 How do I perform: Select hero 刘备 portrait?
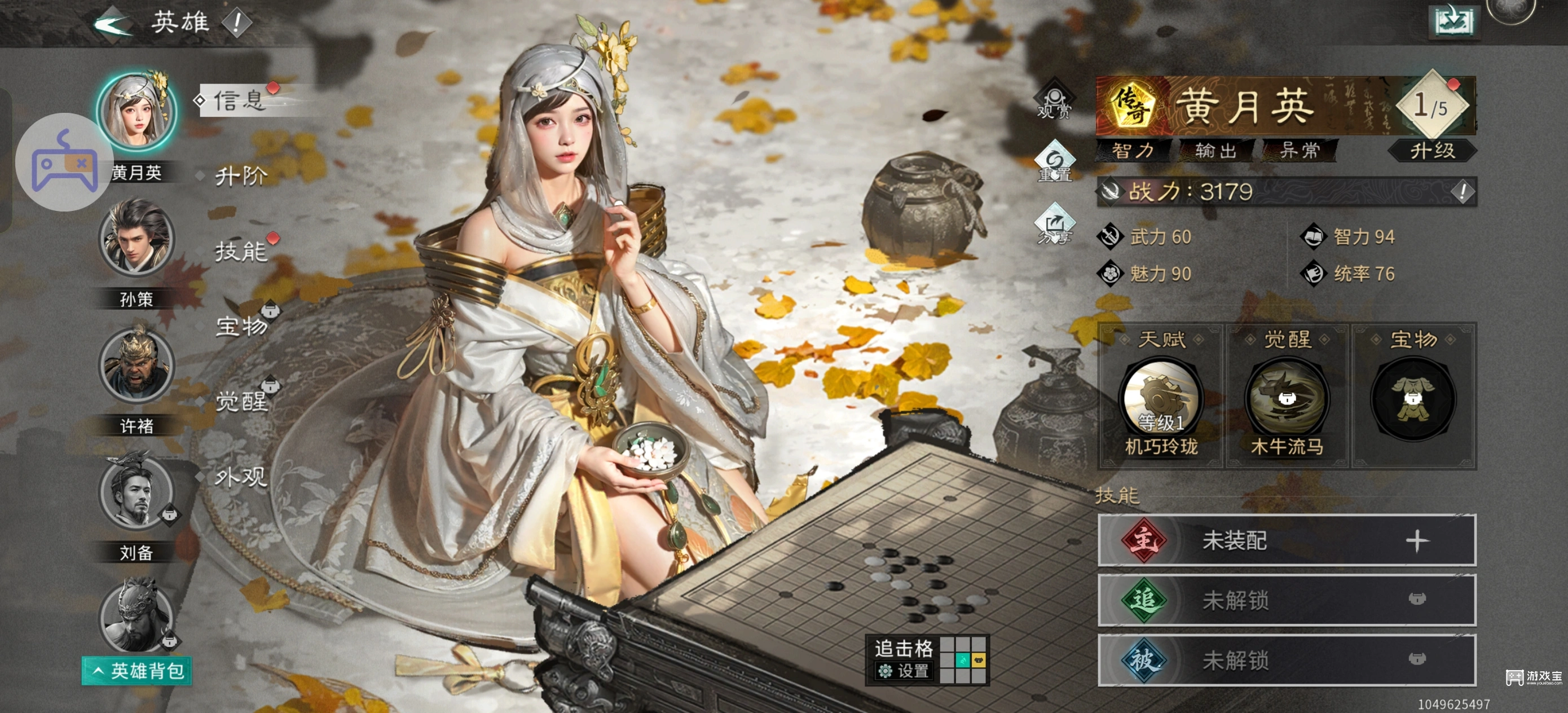(x=136, y=492)
